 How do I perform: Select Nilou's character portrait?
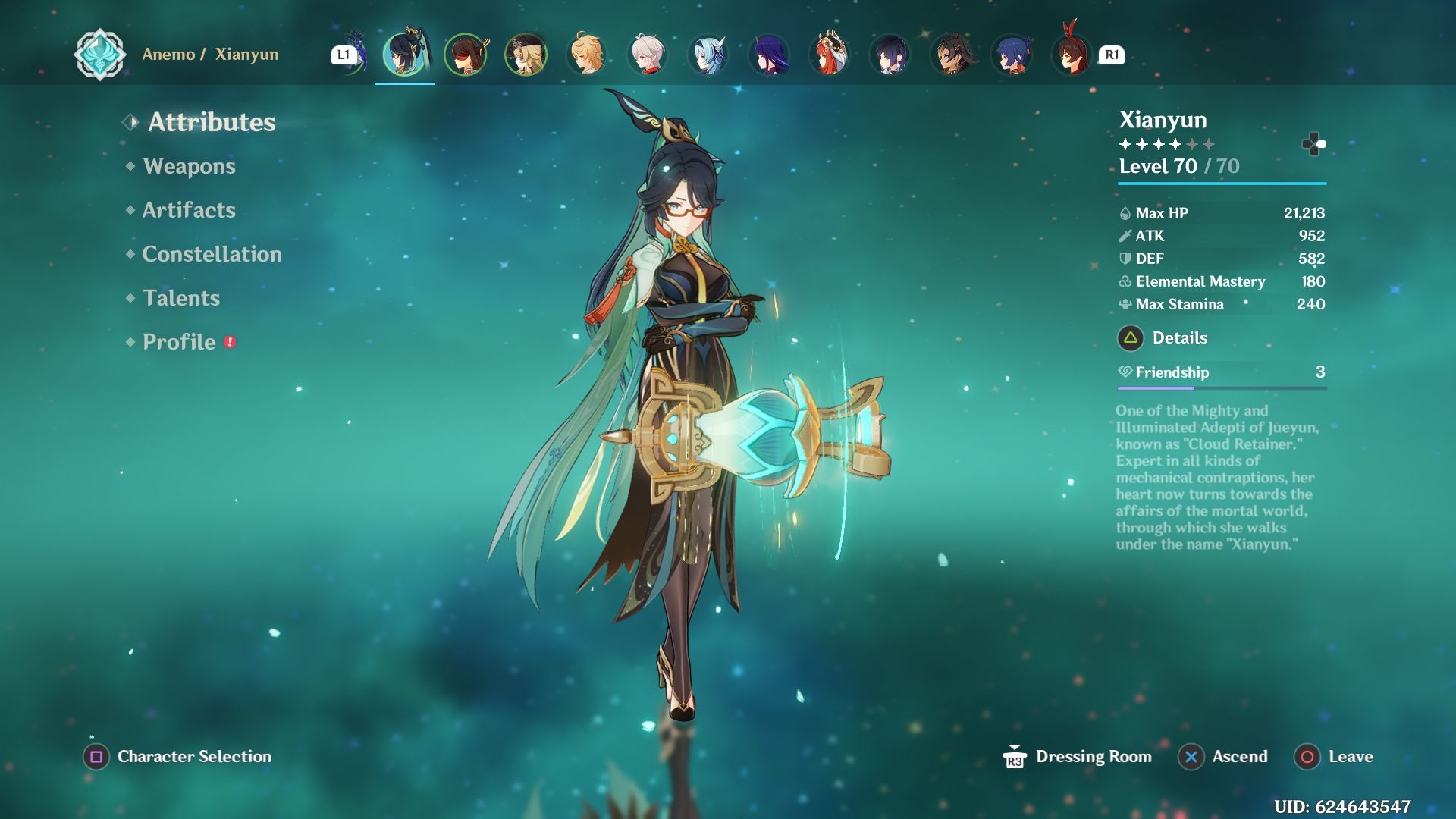coord(829,55)
